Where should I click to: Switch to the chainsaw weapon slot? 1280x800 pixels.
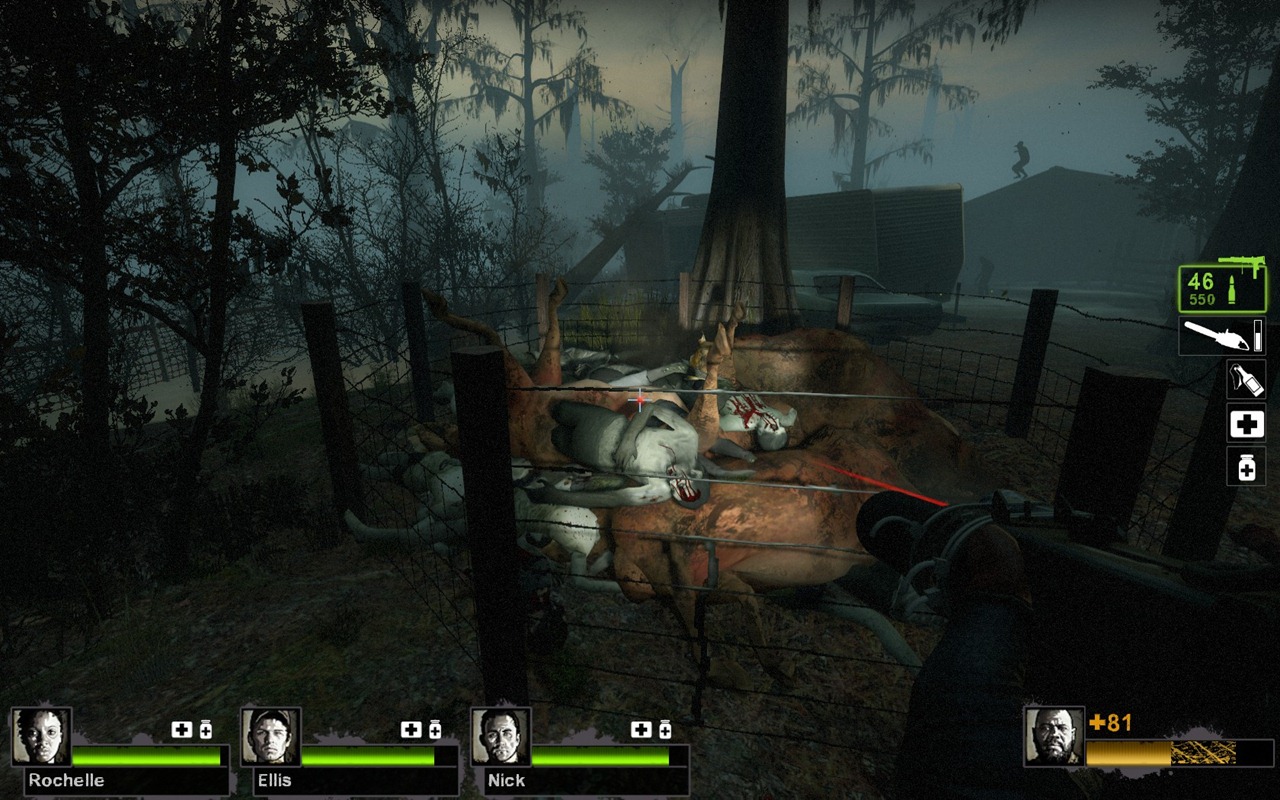(1222, 336)
